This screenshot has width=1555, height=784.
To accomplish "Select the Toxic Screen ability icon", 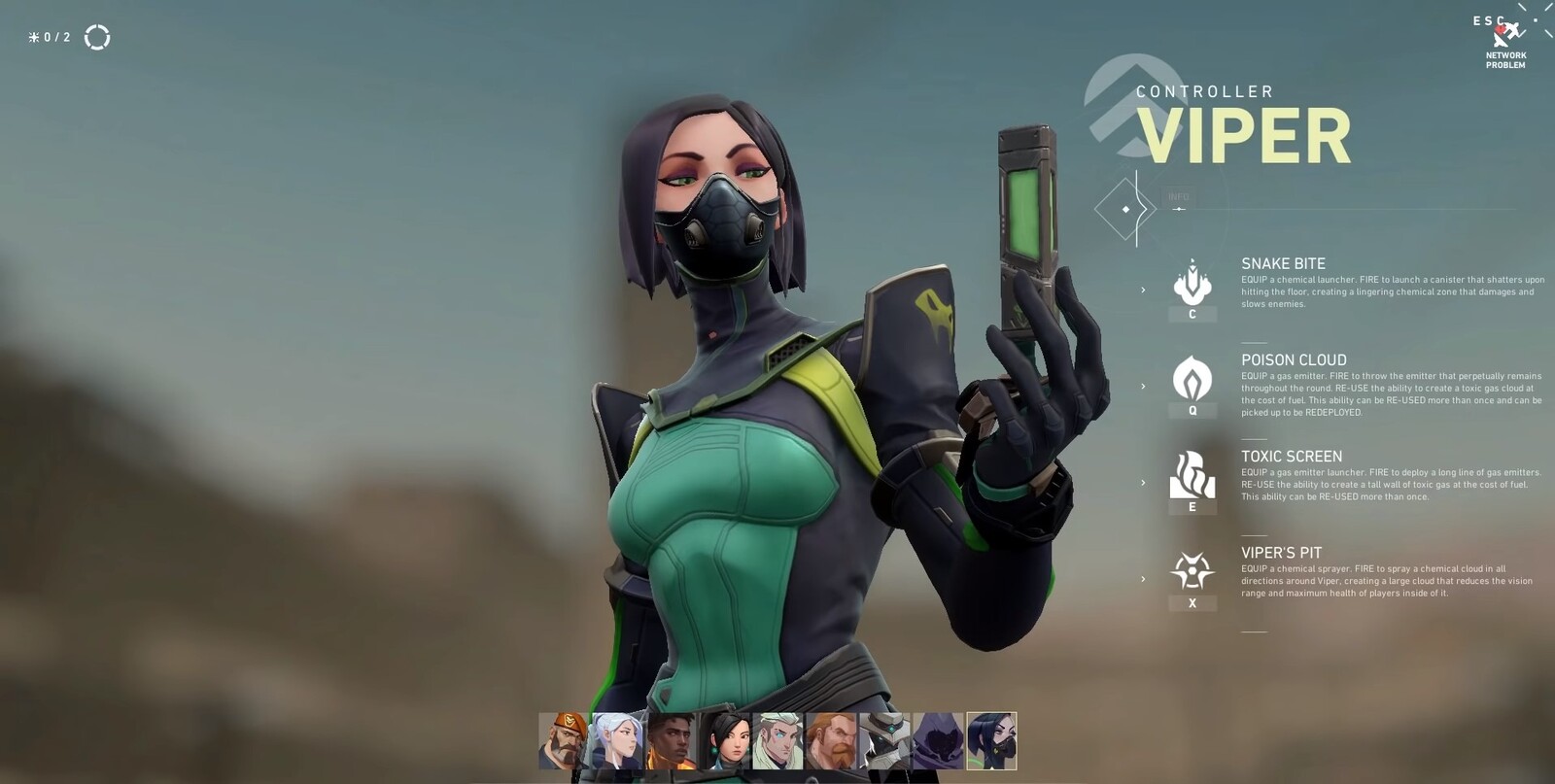I will (1193, 474).
